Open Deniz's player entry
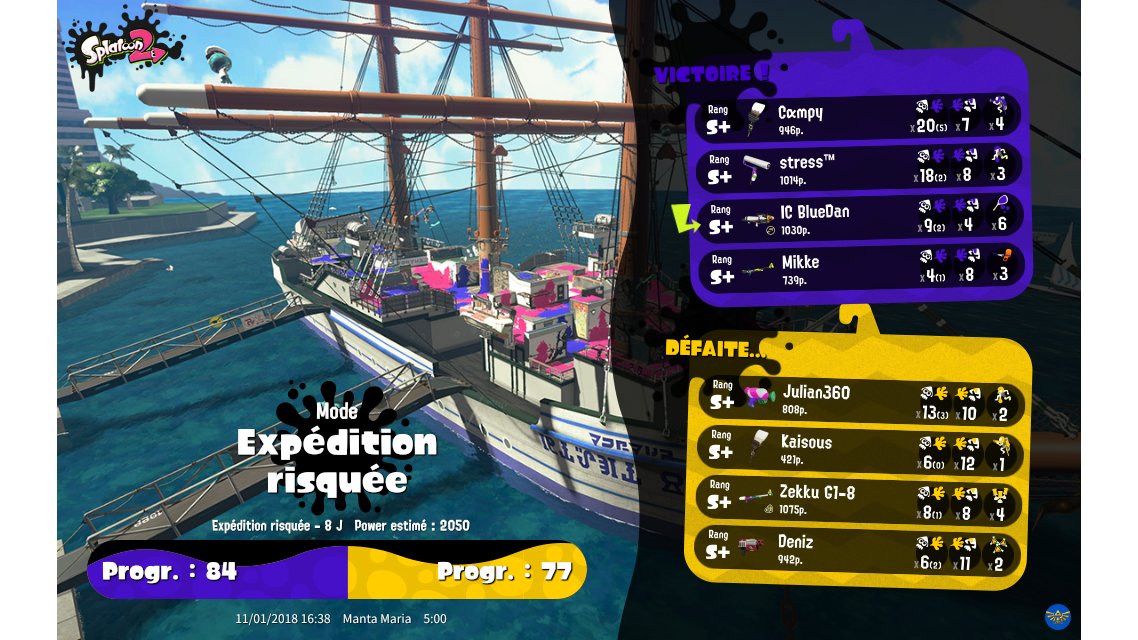1138x640 pixels. coord(858,548)
